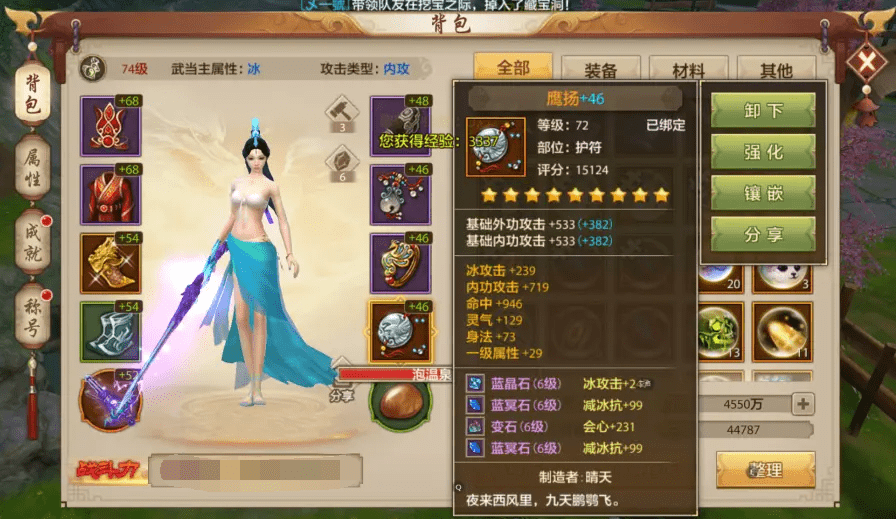Show the 材料 materials tab
The image size is (896, 519).
pos(688,70)
